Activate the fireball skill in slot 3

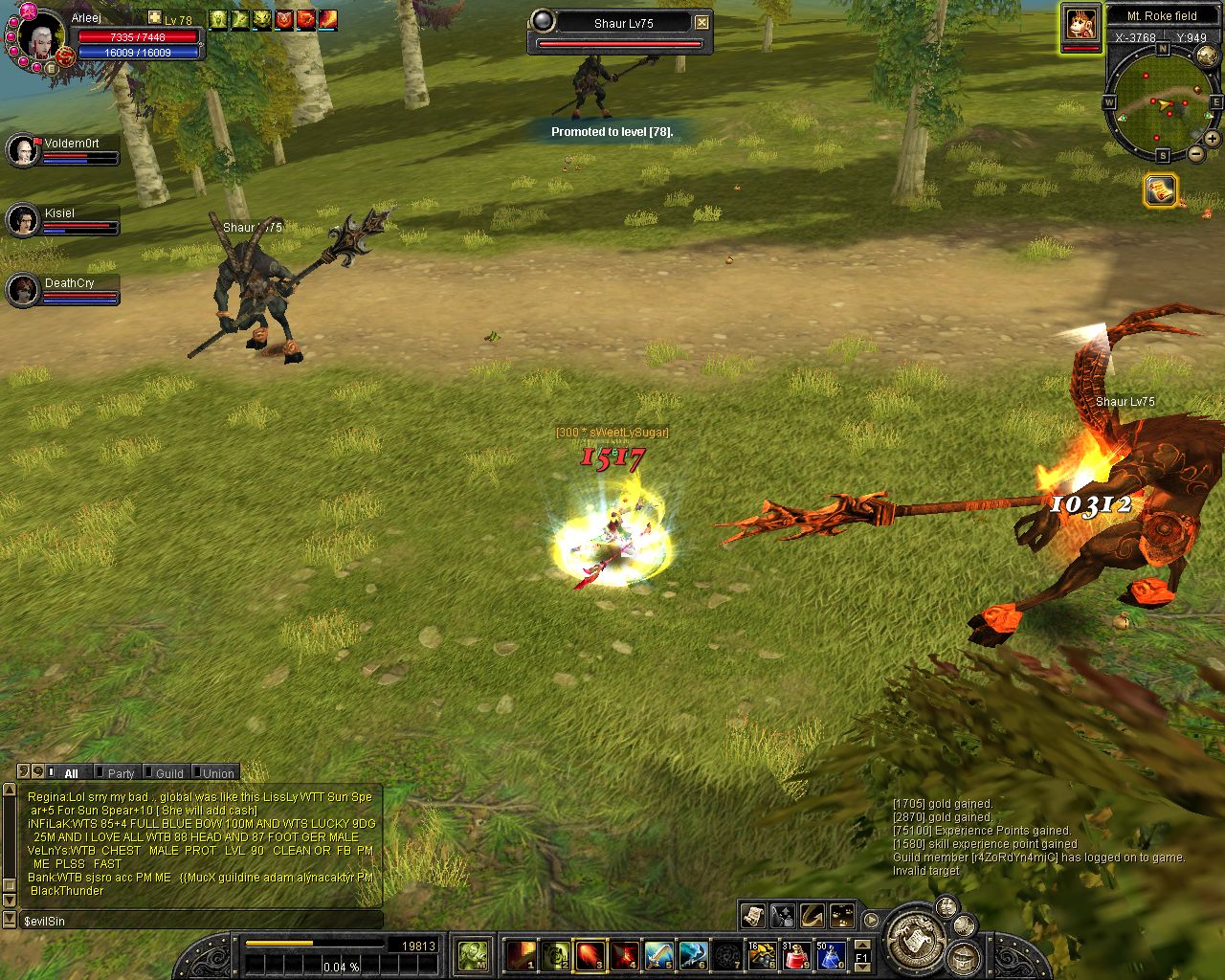tap(590, 954)
